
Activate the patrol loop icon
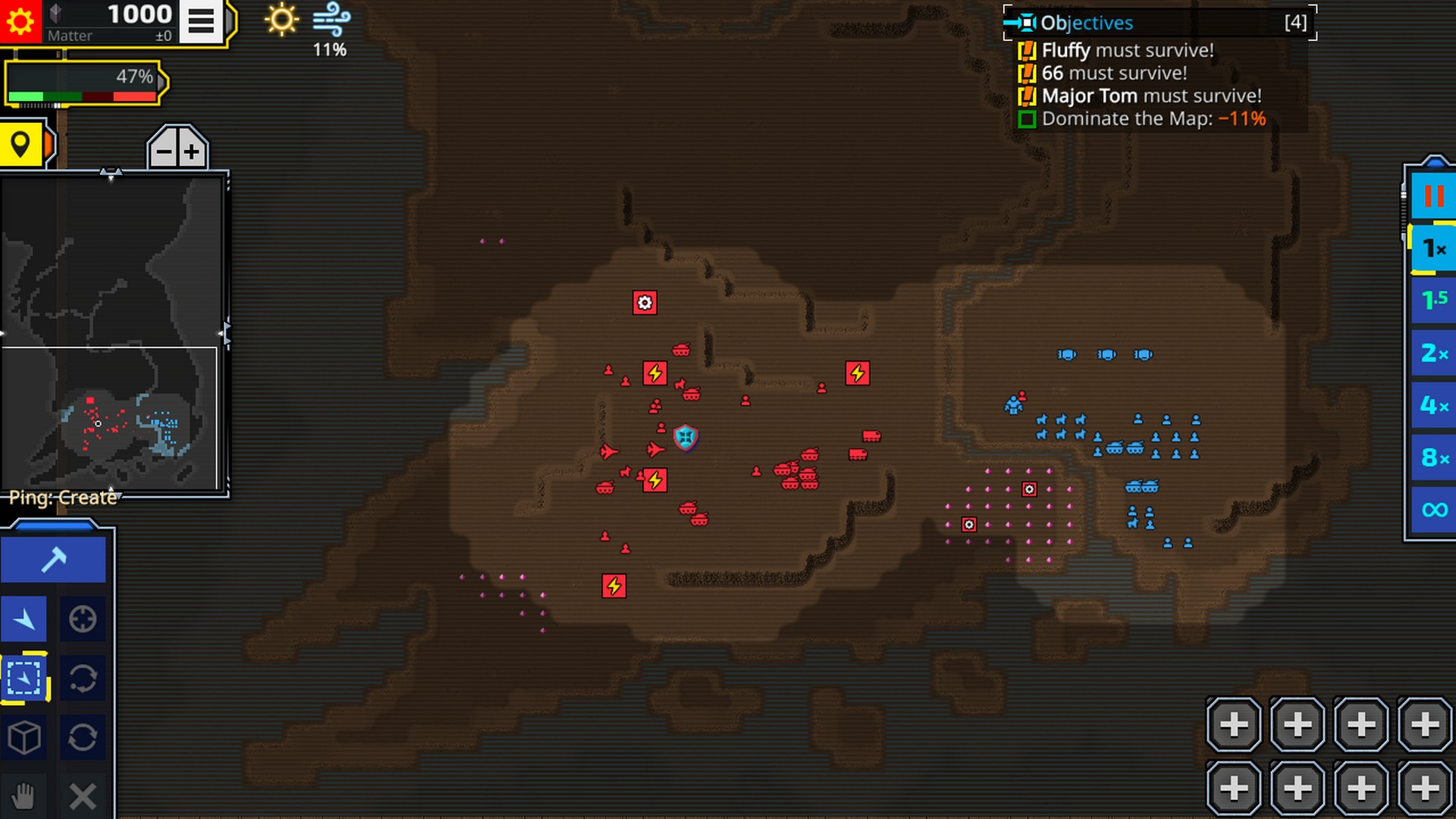coord(83,679)
